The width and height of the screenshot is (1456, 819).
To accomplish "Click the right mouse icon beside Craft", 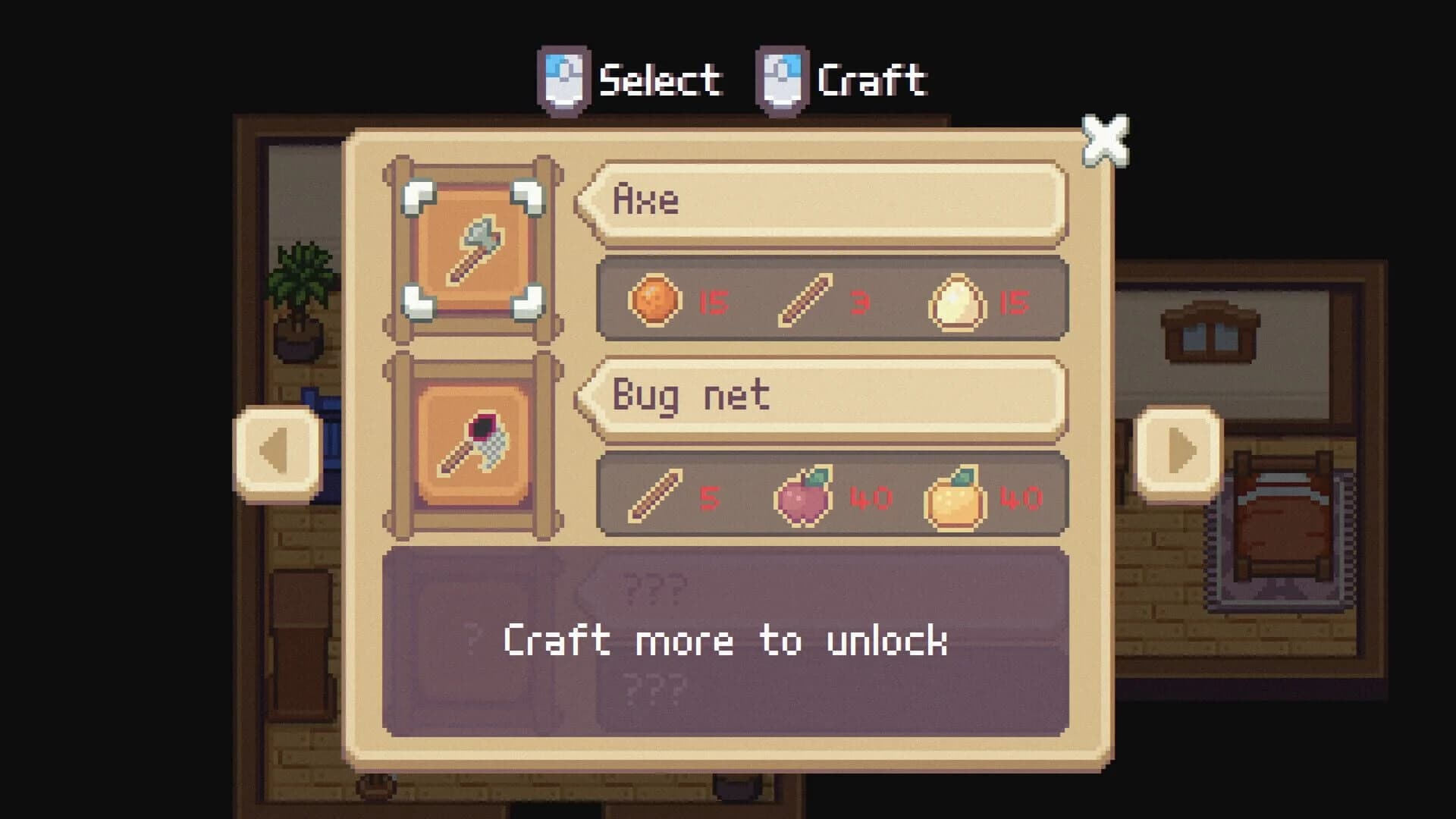I will [781, 78].
